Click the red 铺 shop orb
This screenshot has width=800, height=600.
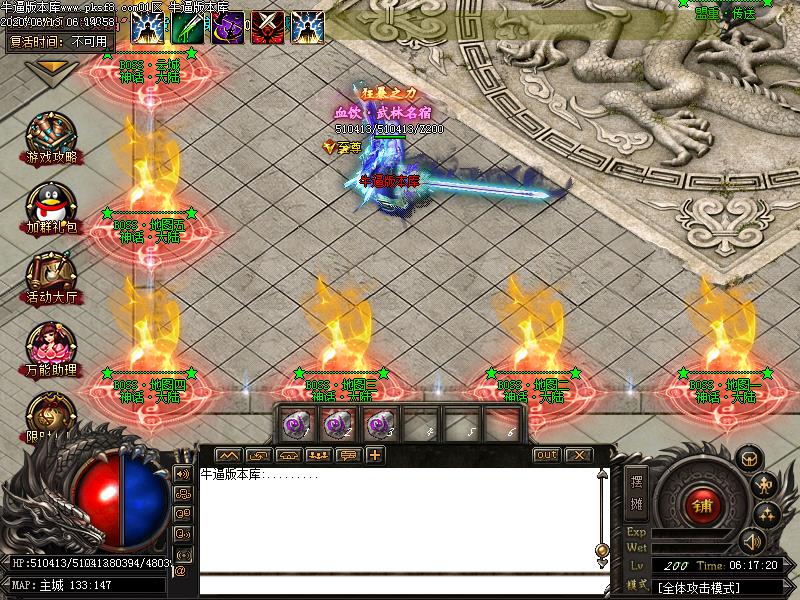point(704,505)
